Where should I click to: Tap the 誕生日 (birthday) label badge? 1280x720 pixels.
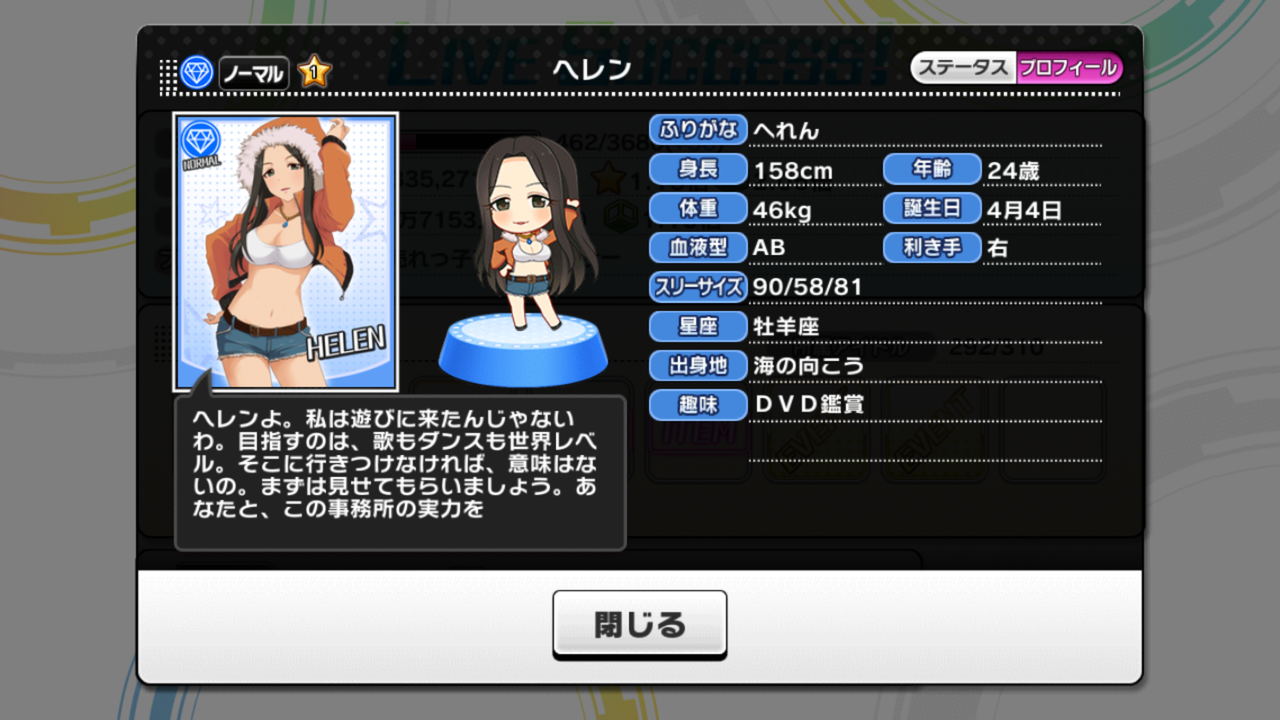932,208
